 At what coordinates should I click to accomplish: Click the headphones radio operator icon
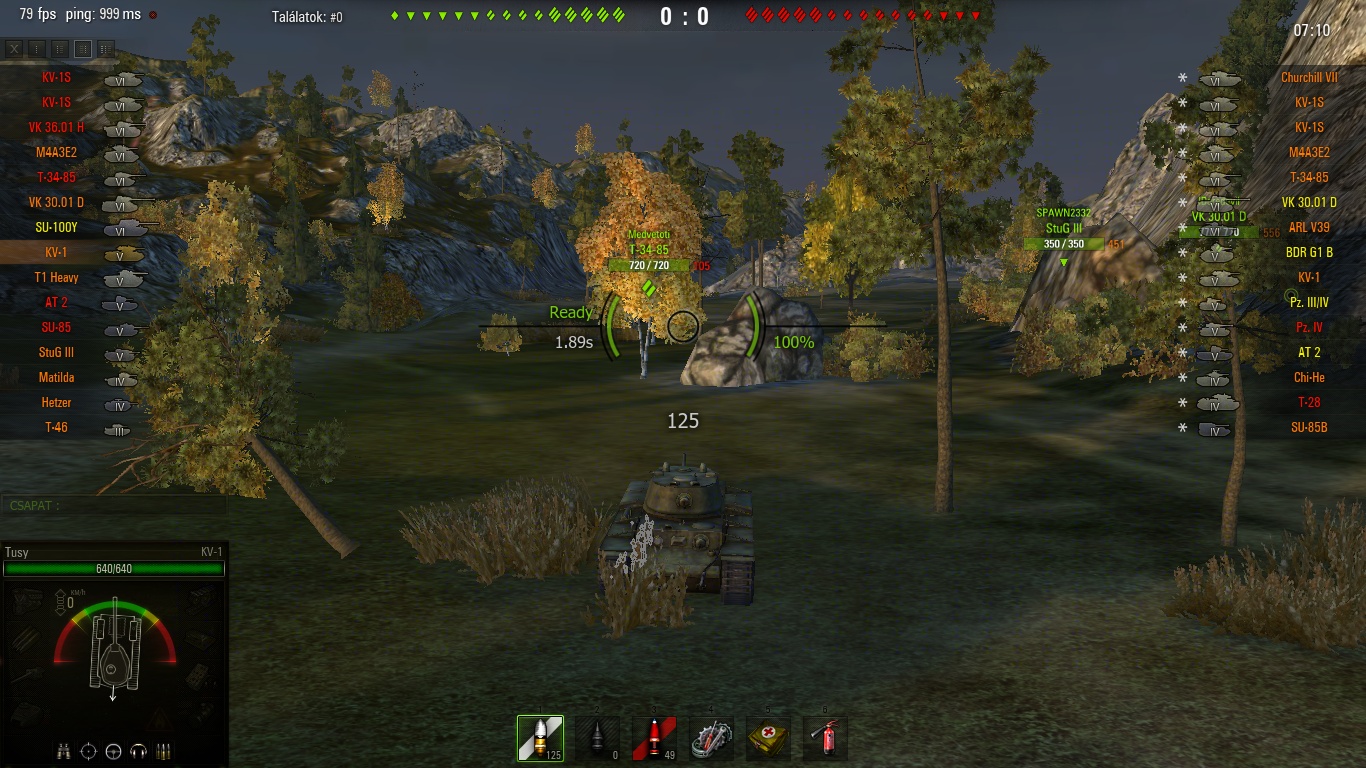click(139, 751)
